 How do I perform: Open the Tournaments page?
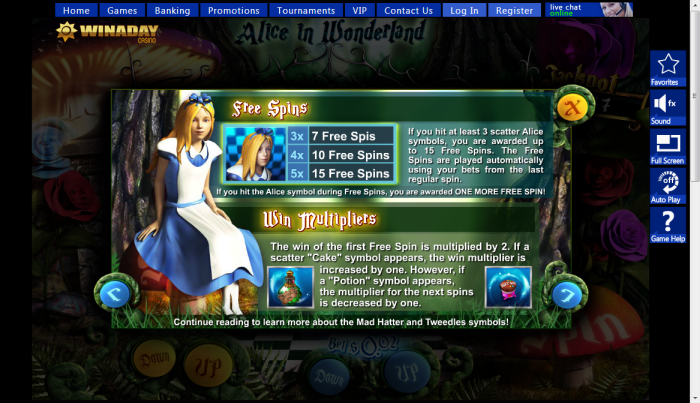click(306, 11)
